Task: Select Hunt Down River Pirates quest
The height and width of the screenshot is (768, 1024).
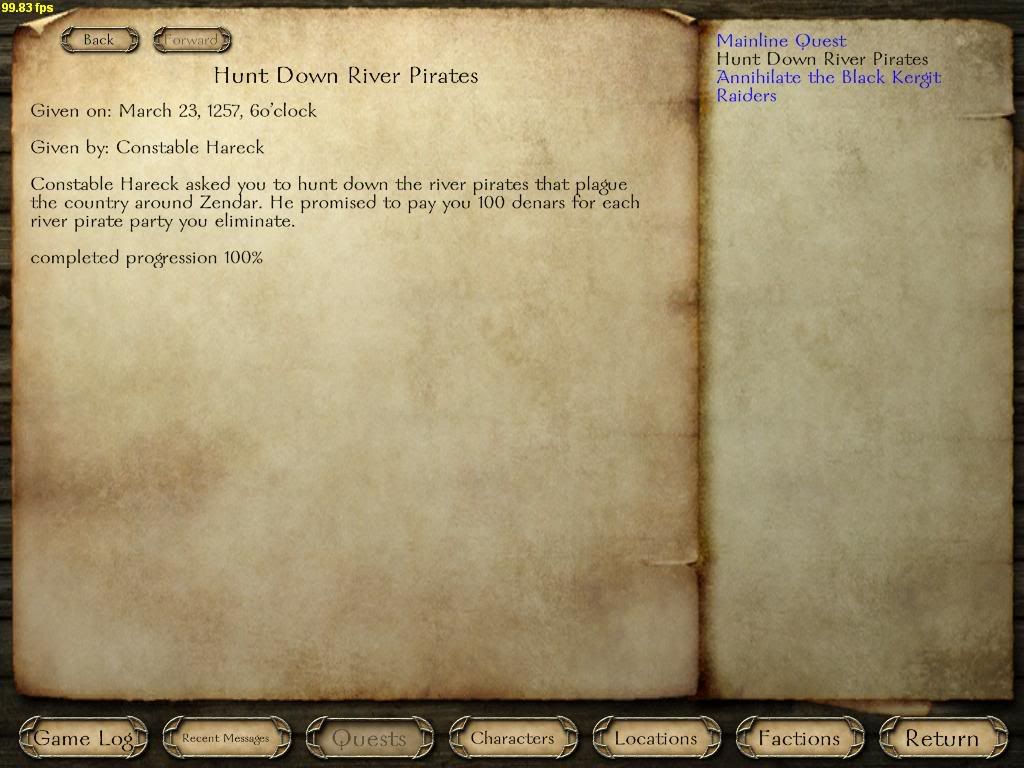Action: pos(822,59)
